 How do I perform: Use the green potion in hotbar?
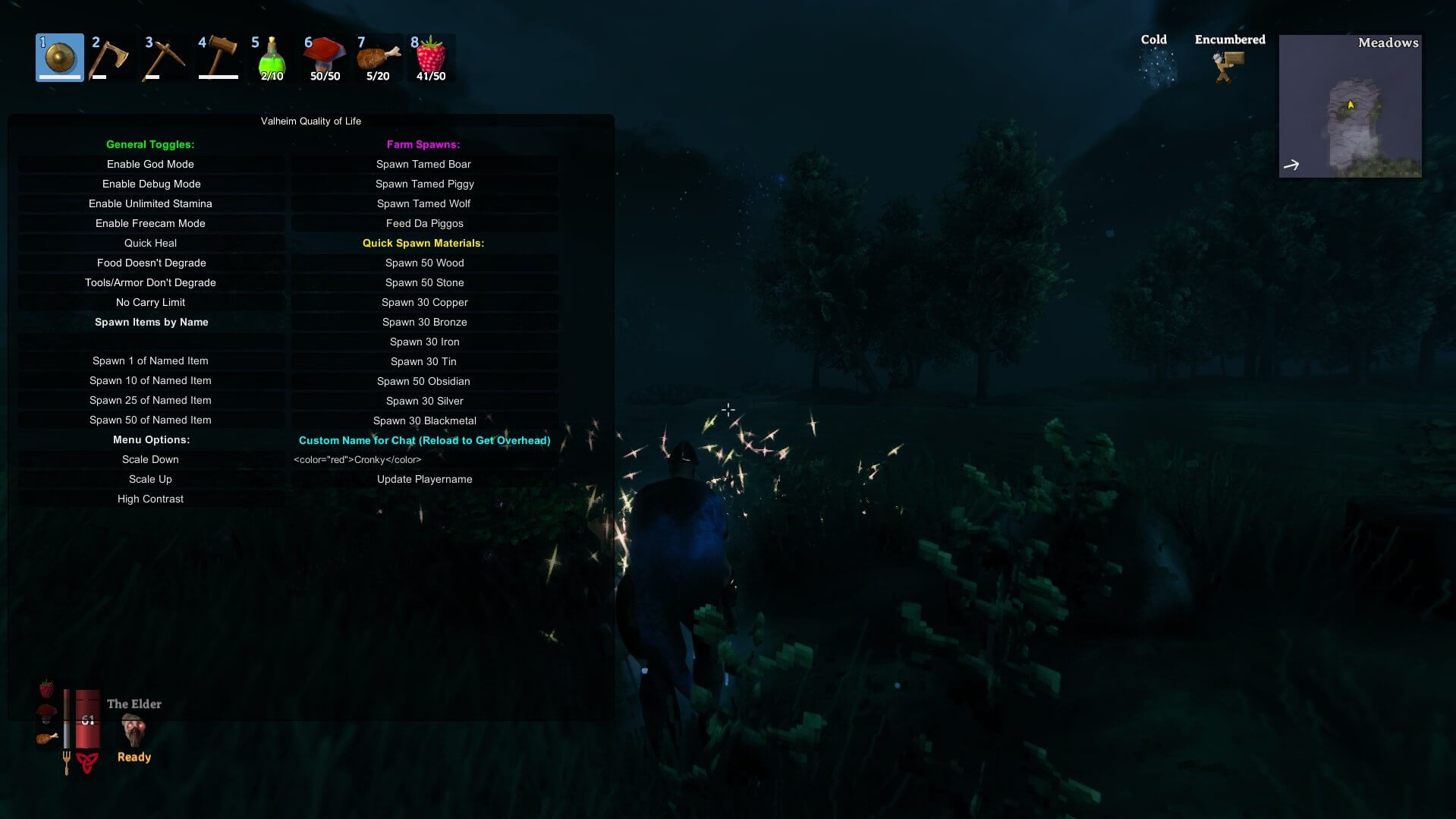tap(272, 58)
